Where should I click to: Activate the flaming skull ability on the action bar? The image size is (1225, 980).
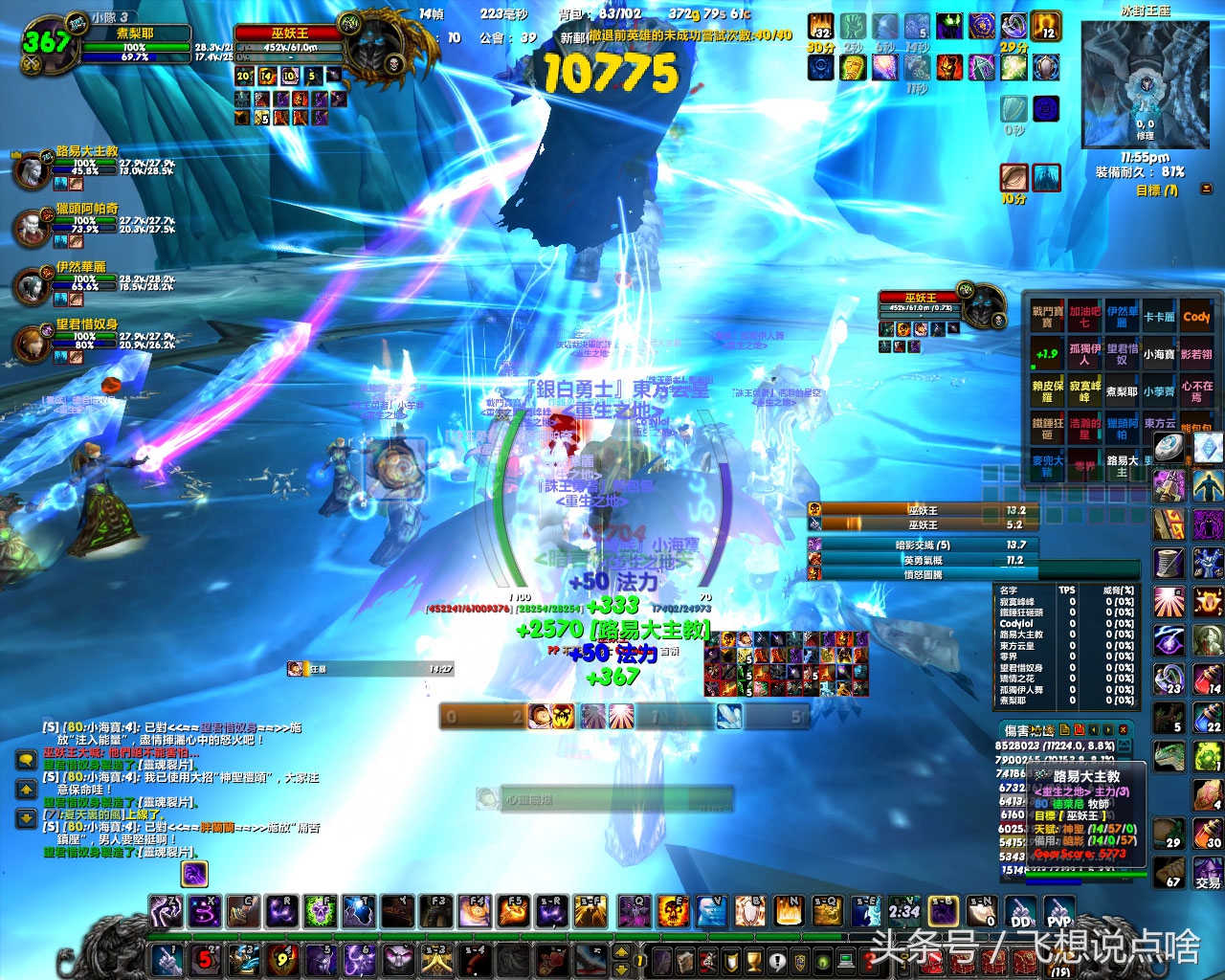pos(673,912)
